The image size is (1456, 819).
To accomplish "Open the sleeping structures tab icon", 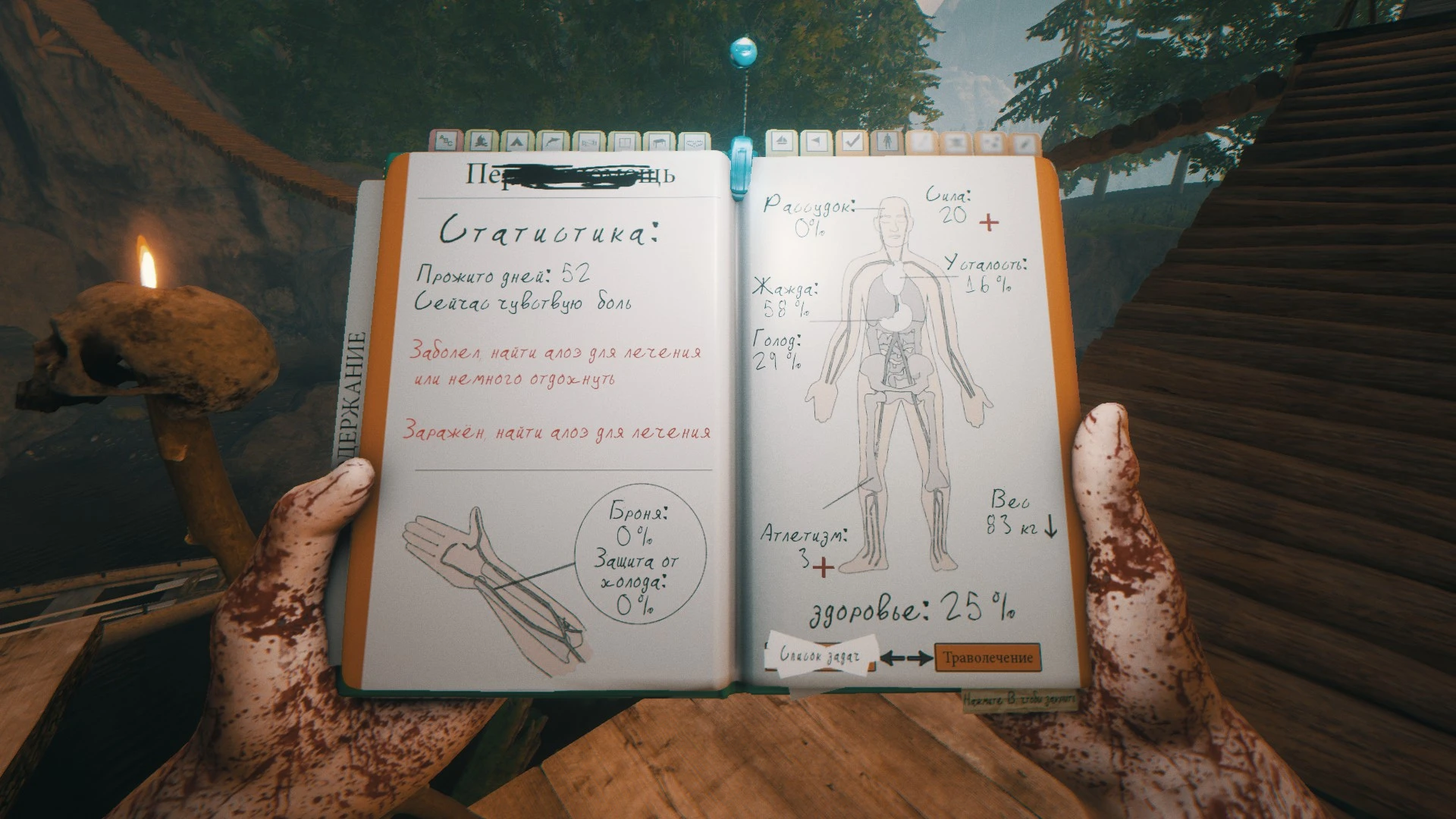I will coord(590,141).
